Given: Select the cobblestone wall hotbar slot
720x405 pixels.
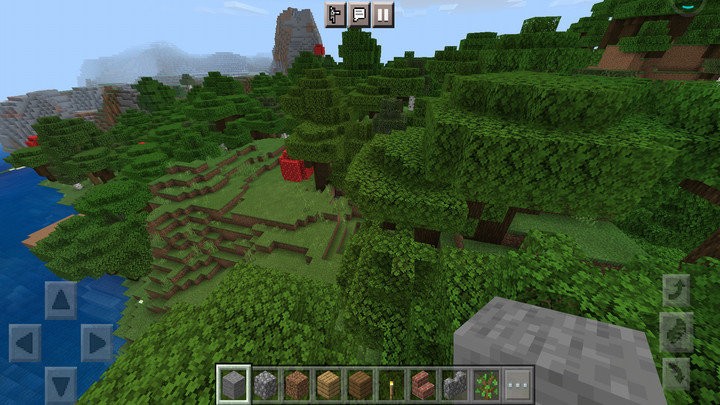Looking at the screenshot, I should 455,383.
